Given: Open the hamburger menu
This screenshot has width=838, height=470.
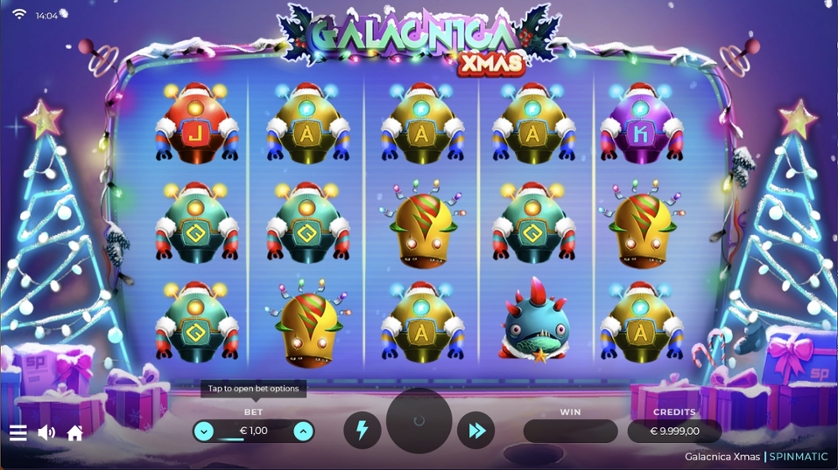Looking at the screenshot, I should (x=18, y=433).
